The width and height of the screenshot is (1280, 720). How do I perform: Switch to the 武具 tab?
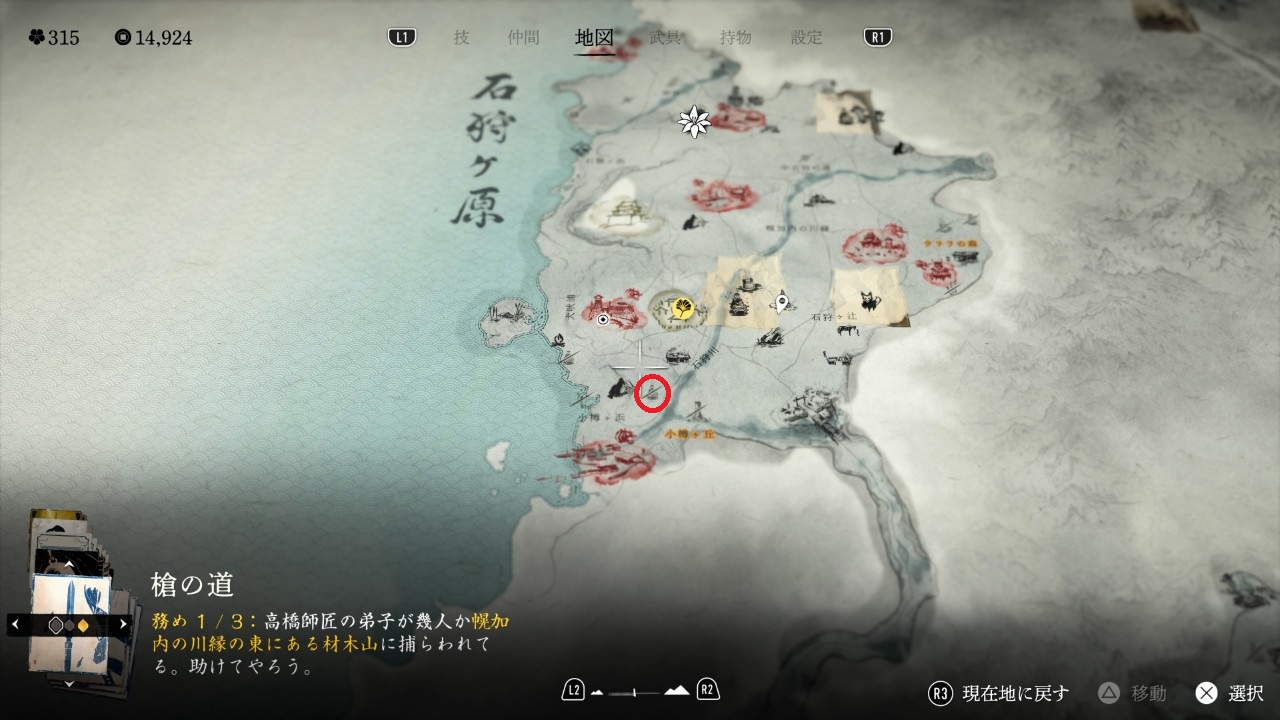(x=665, y=38)
